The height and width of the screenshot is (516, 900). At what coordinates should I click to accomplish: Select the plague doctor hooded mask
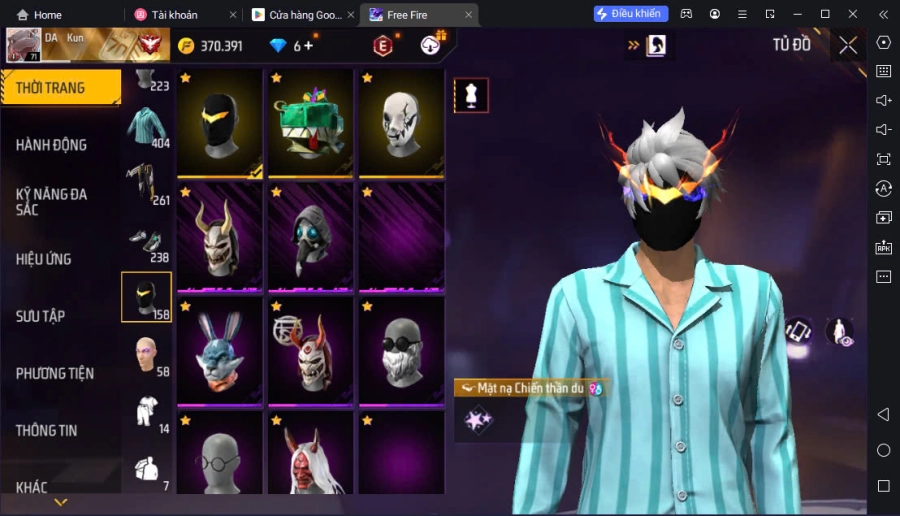310,237
